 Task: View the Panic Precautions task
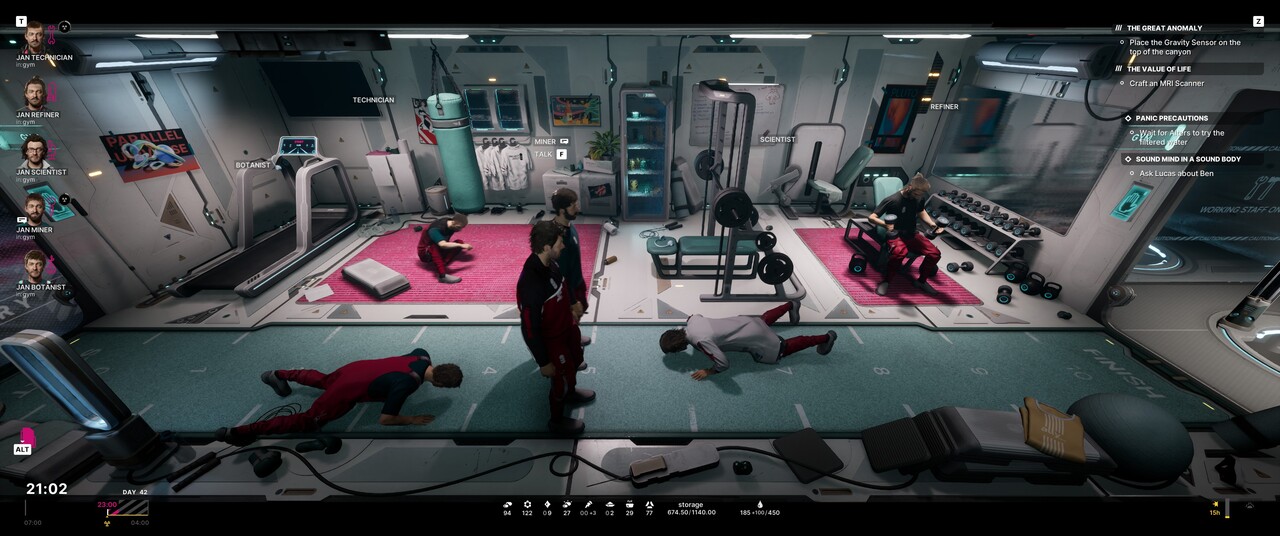click(1171, 118)
